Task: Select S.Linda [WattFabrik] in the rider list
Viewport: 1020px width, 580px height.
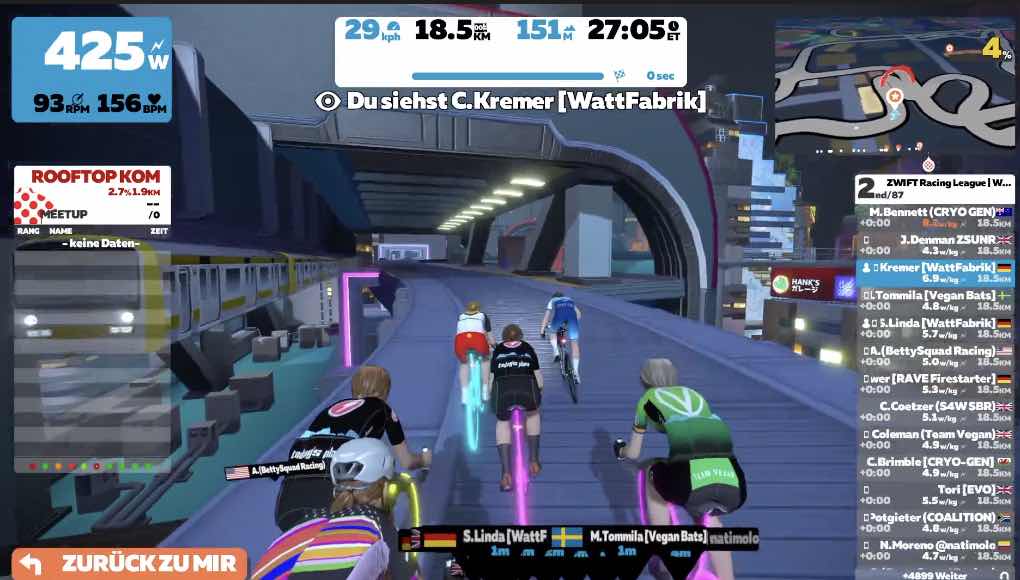Action: click(x=936, y=329)
